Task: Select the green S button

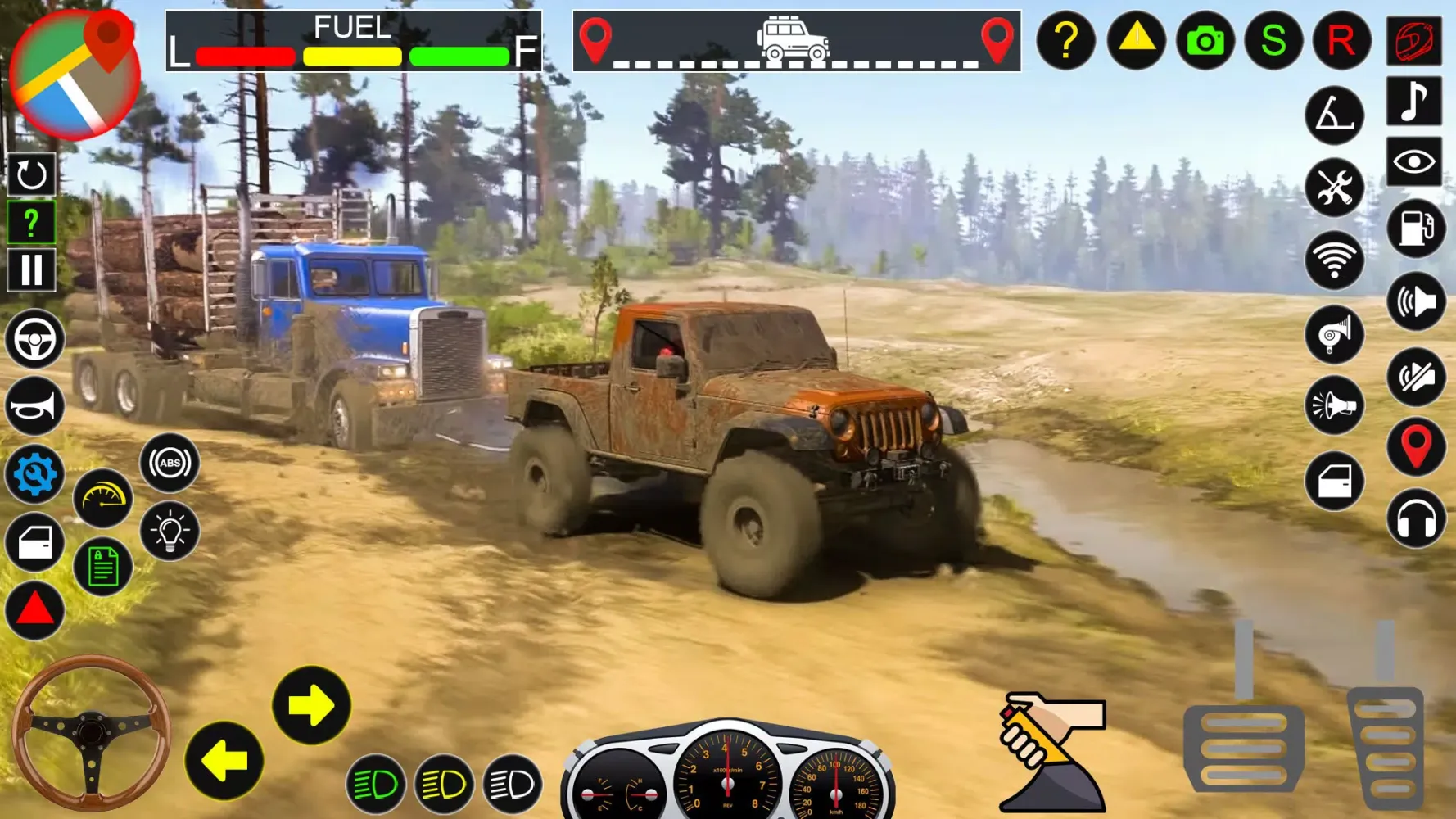Action: pos(1273,40)
